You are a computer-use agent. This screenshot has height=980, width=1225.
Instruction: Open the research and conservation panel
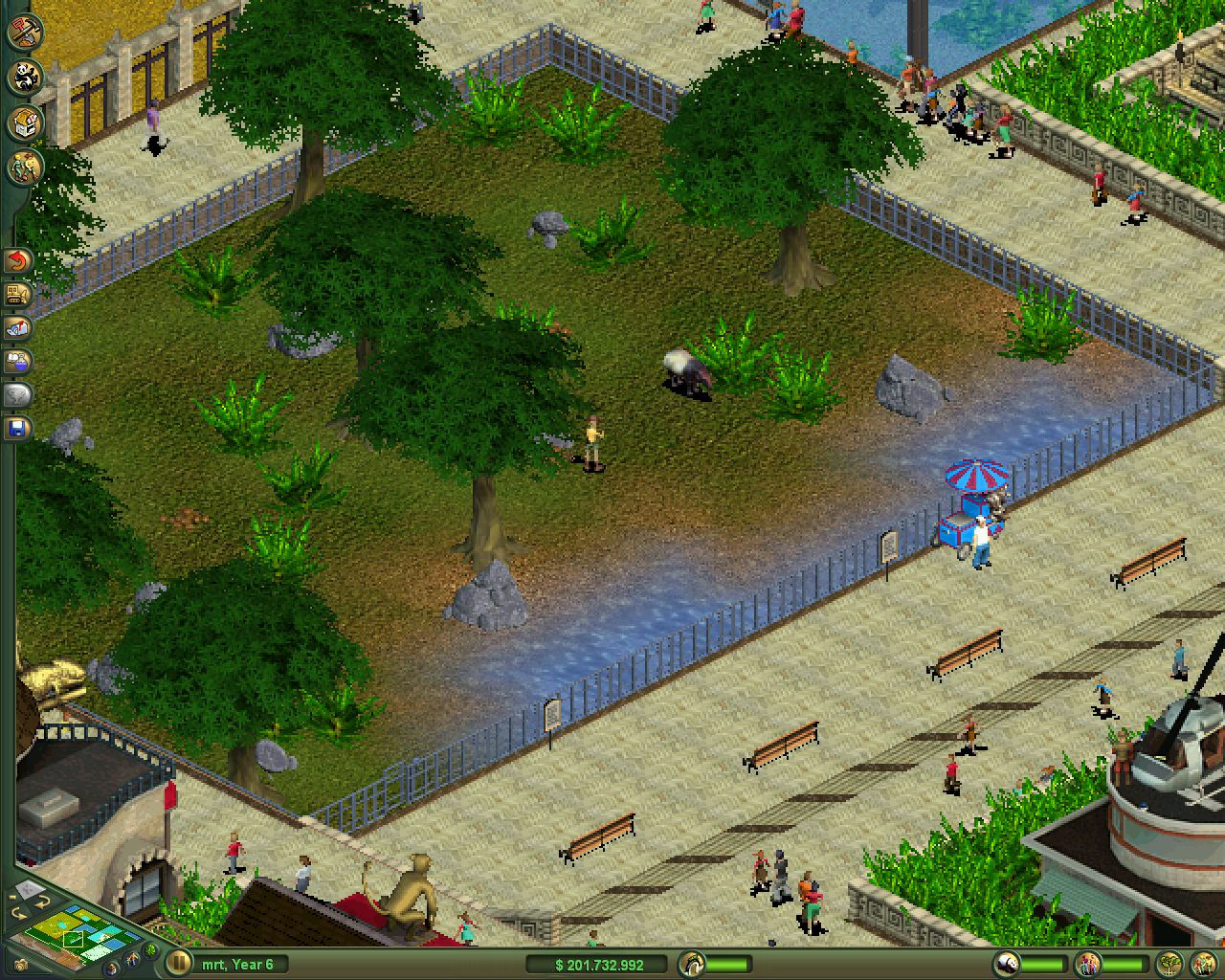point(15,361)
